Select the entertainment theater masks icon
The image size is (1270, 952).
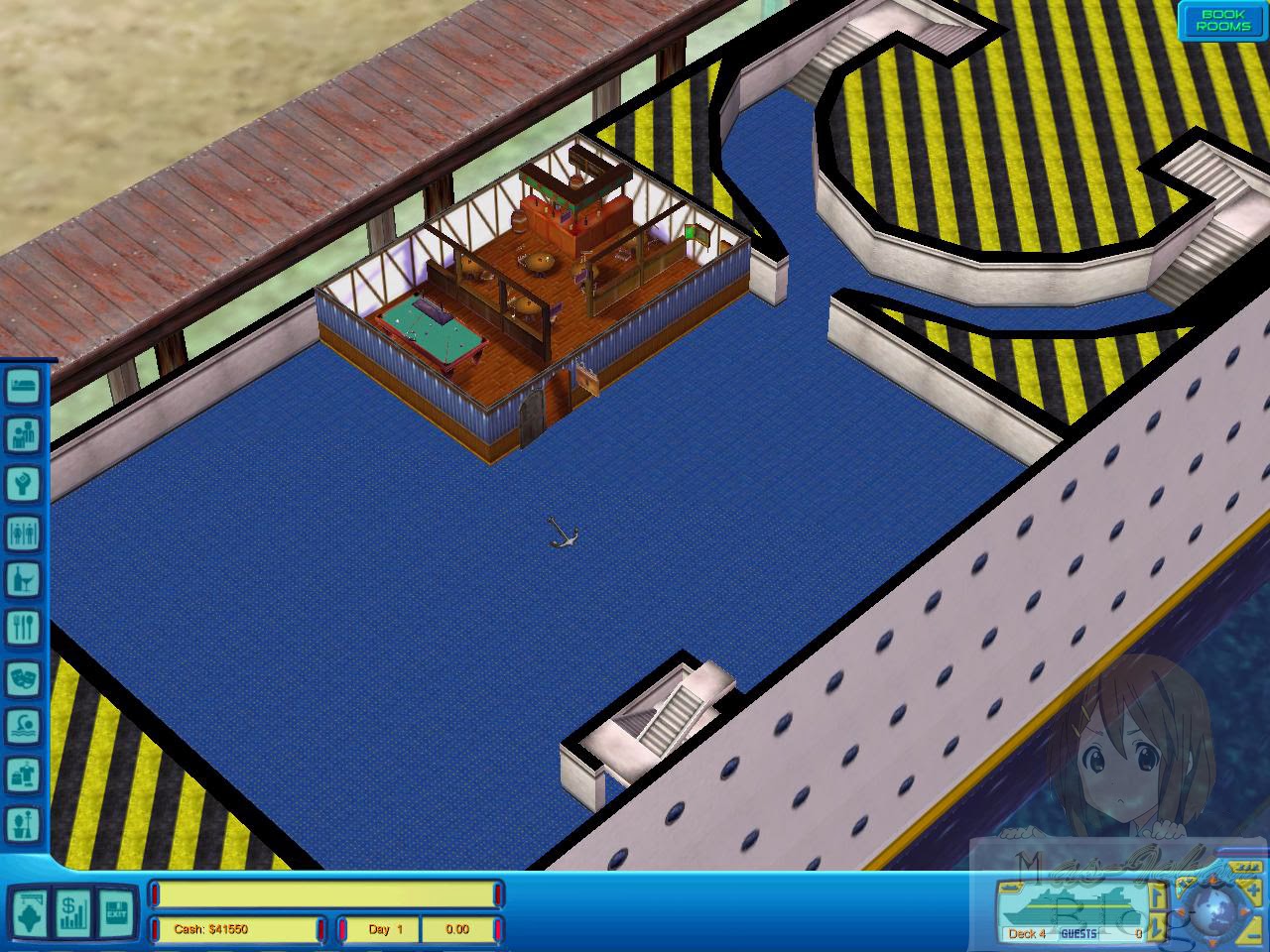22,676
